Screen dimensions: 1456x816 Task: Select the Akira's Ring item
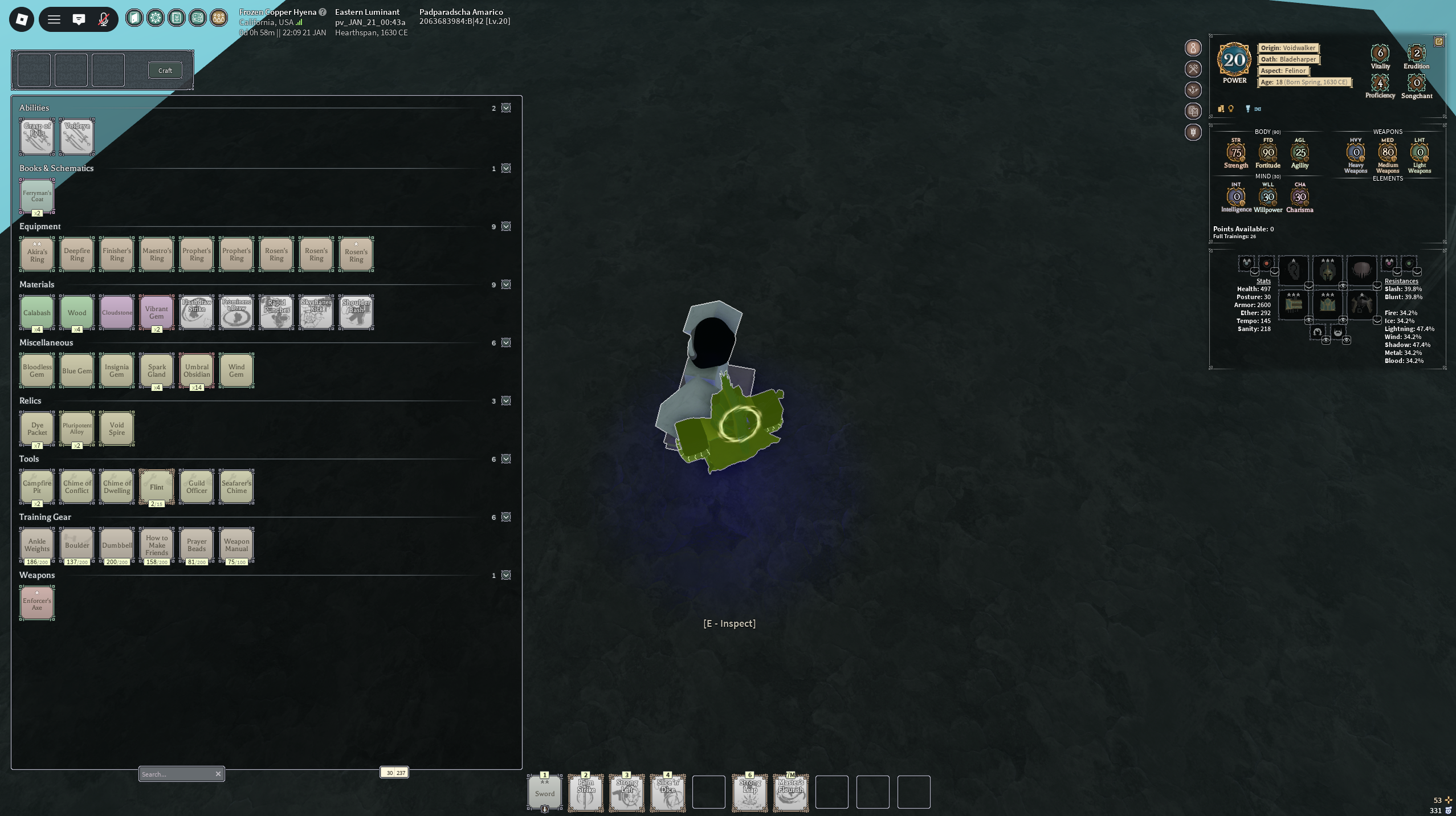37,255
